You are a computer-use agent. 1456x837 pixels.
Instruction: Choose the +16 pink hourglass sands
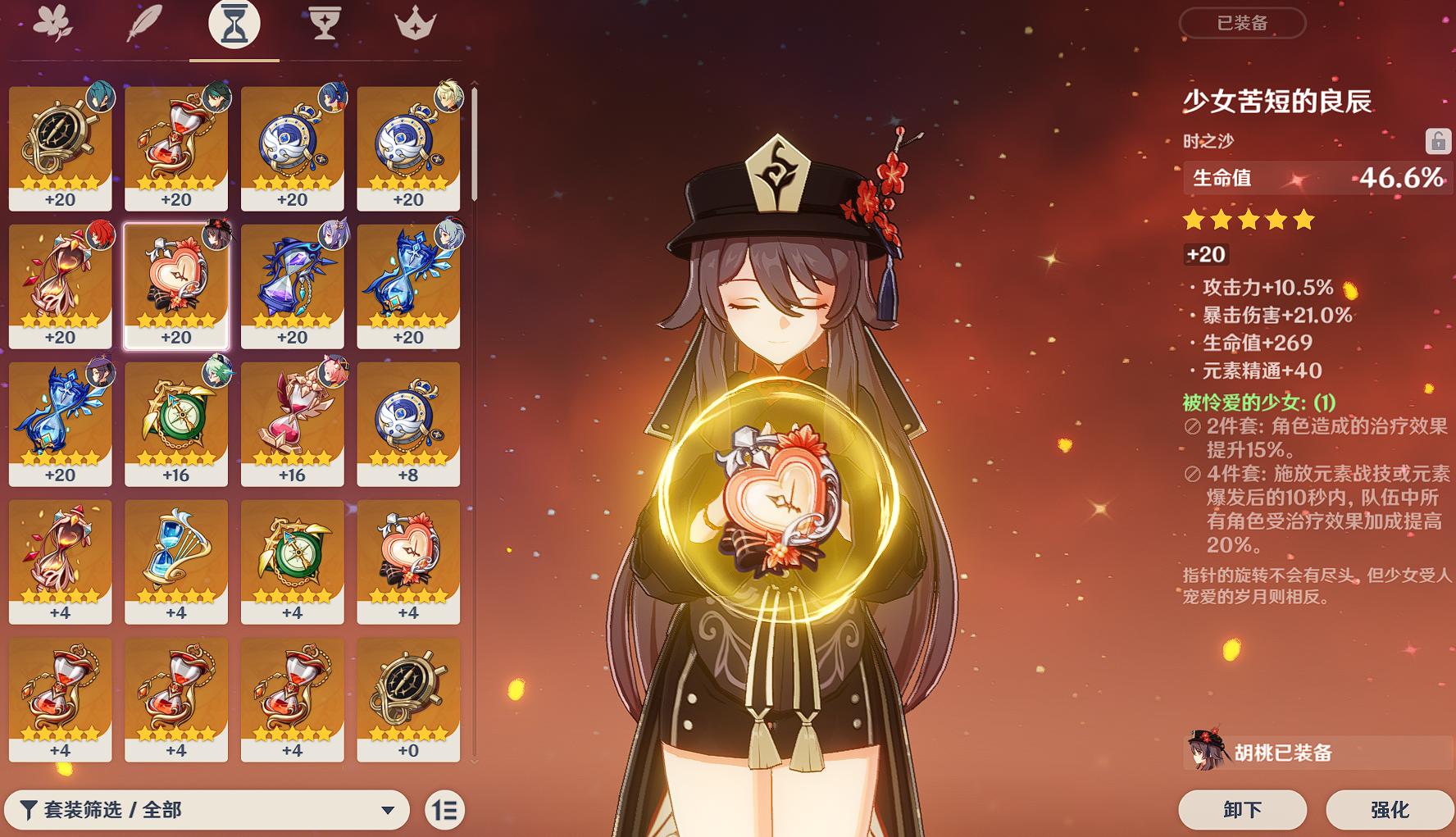[293, 424]
